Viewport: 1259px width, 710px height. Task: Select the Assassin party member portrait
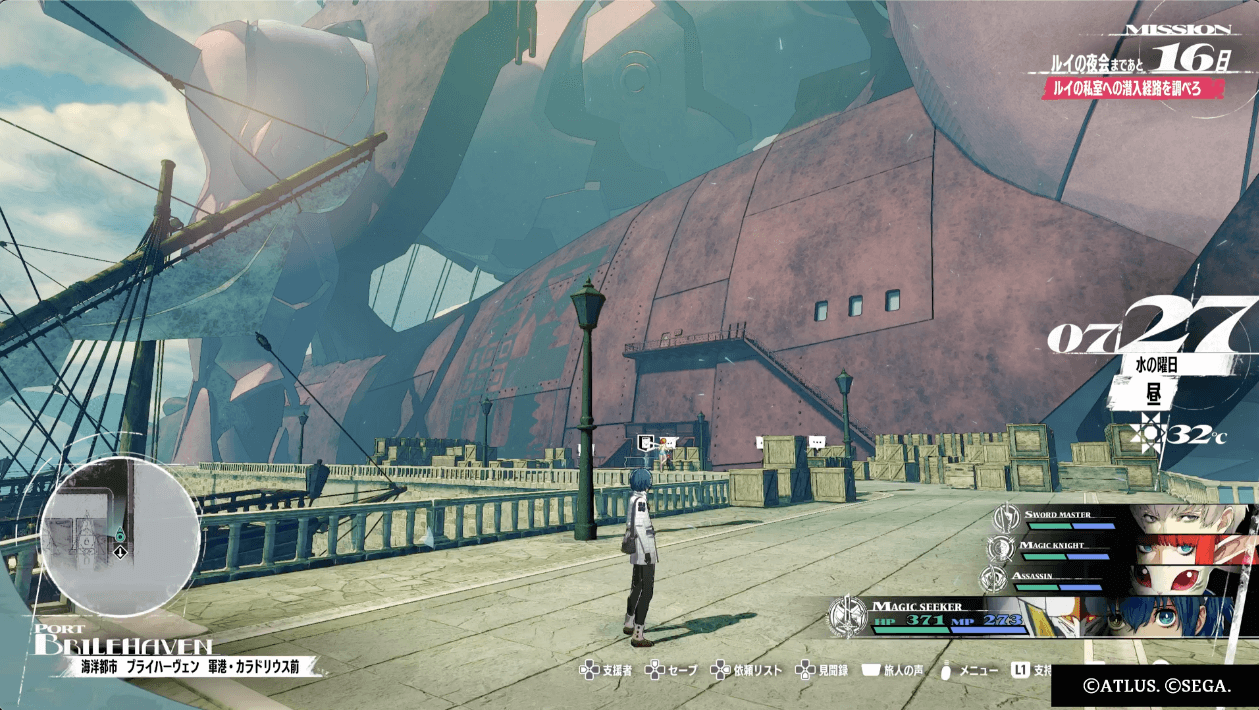pos(1185,579)
